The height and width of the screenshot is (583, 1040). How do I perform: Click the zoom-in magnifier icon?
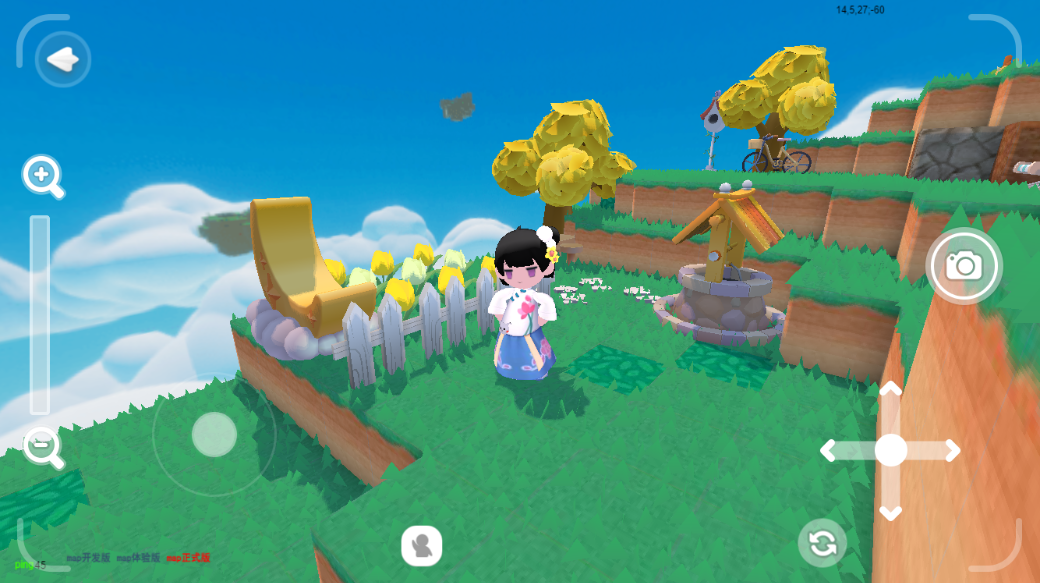click(42, 177)
